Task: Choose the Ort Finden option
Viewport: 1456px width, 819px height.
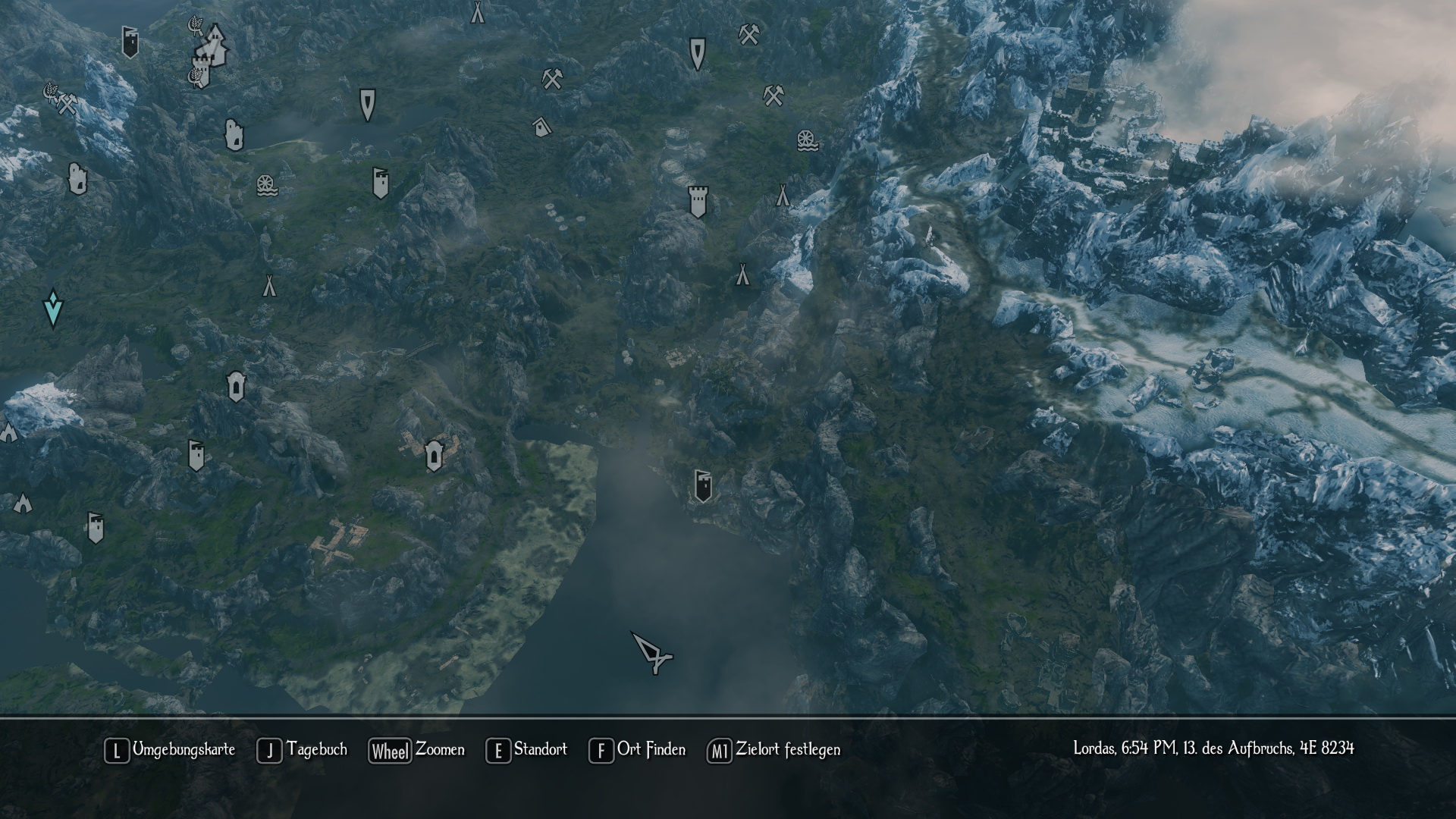Action: [x=639, y=750]
